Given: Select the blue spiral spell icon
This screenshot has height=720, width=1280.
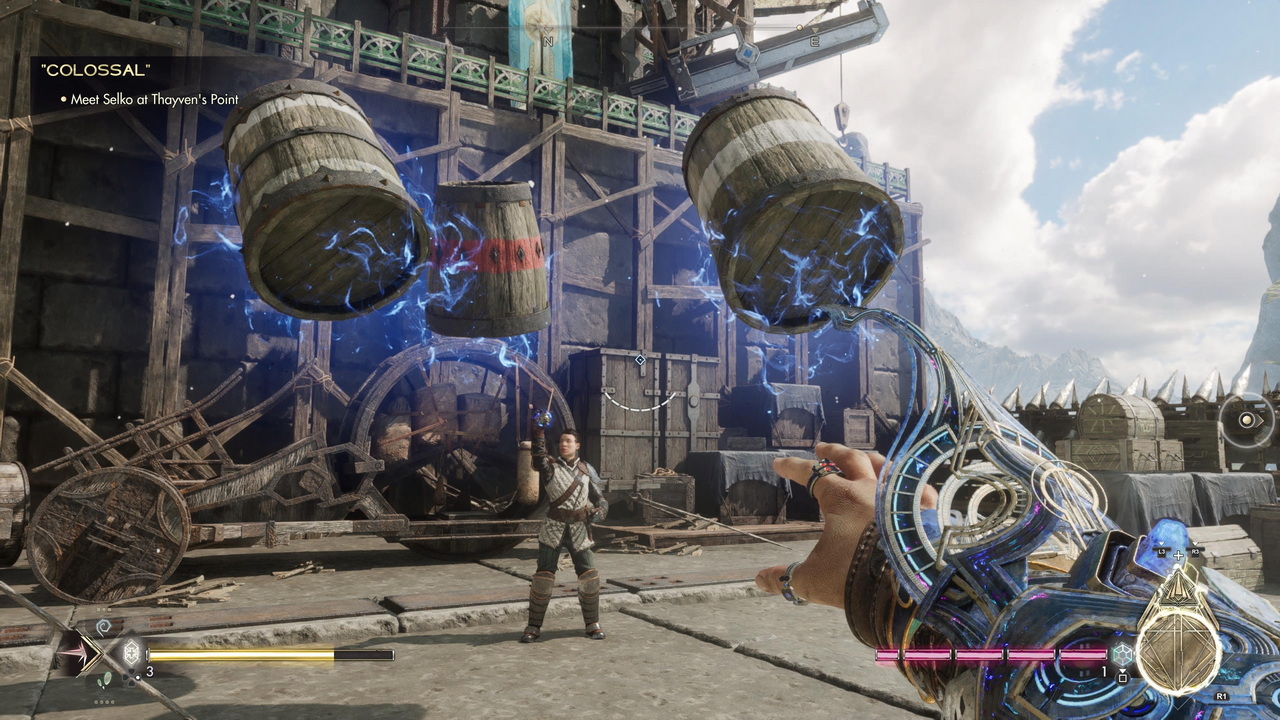Looking at the screenshot, I should 101,627.
